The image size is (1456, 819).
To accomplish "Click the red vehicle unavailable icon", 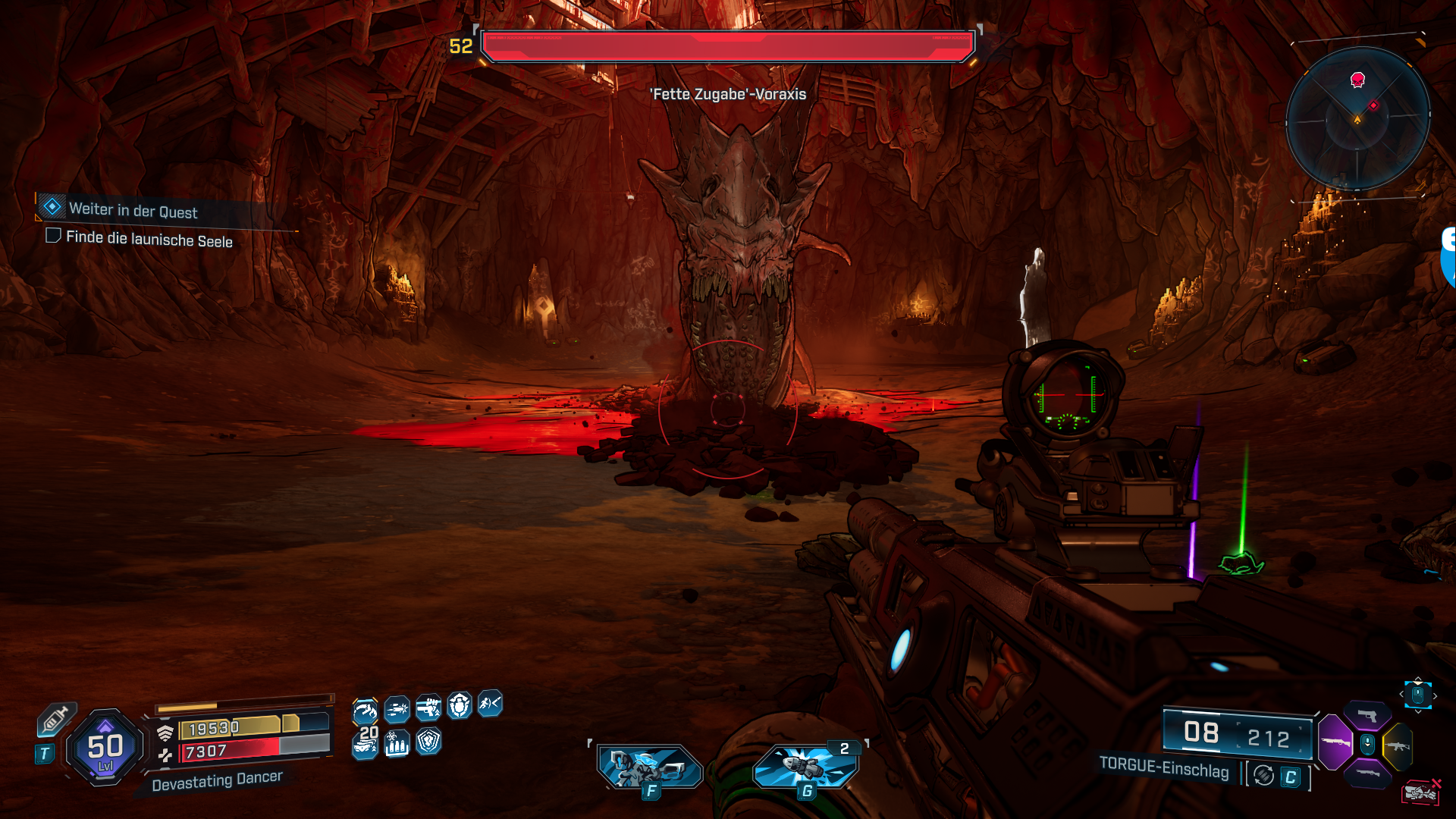I will [x=1420, y=792].
